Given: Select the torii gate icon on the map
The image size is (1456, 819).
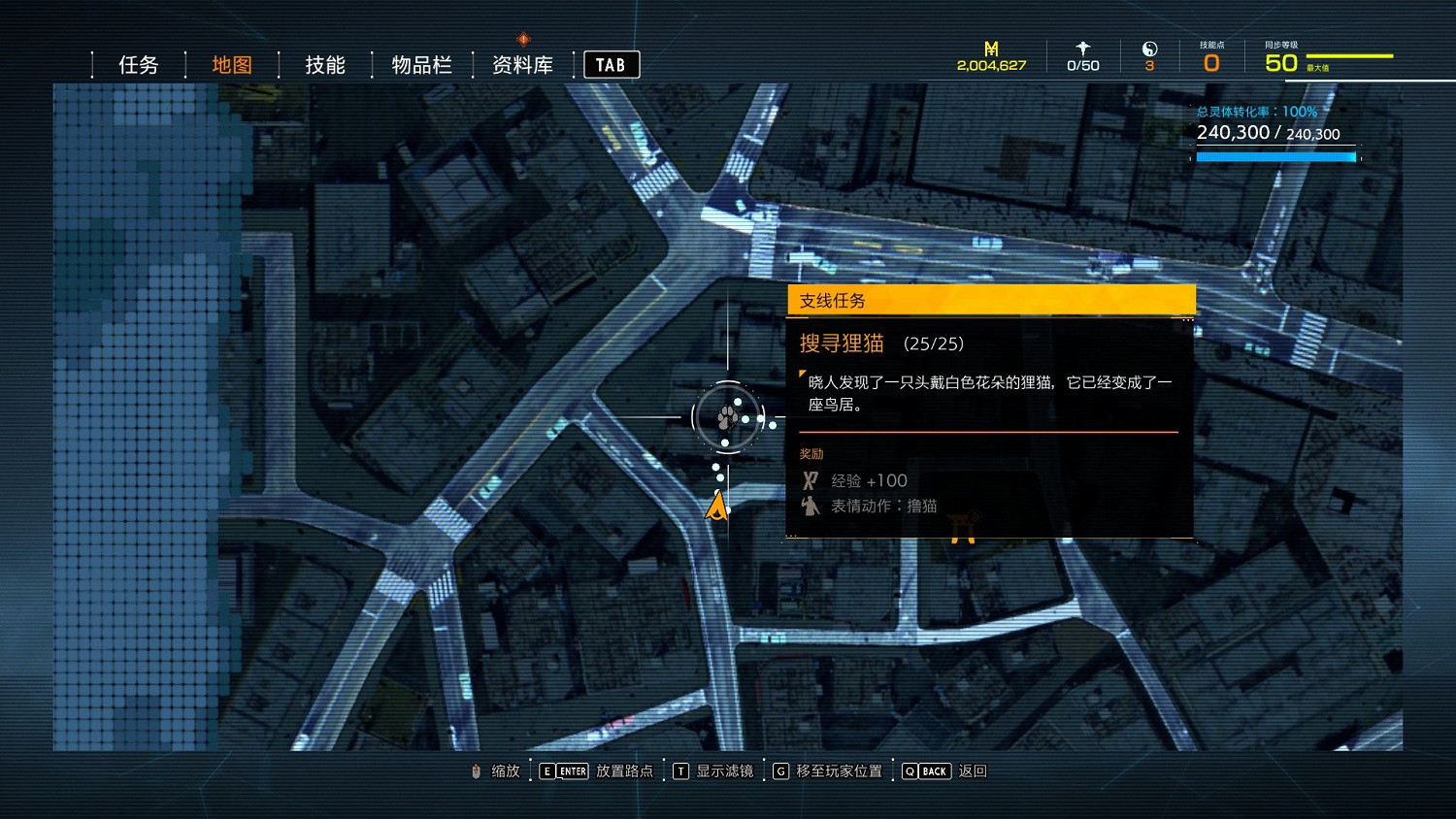Looking at the screenshot, I should click(961, 529).
